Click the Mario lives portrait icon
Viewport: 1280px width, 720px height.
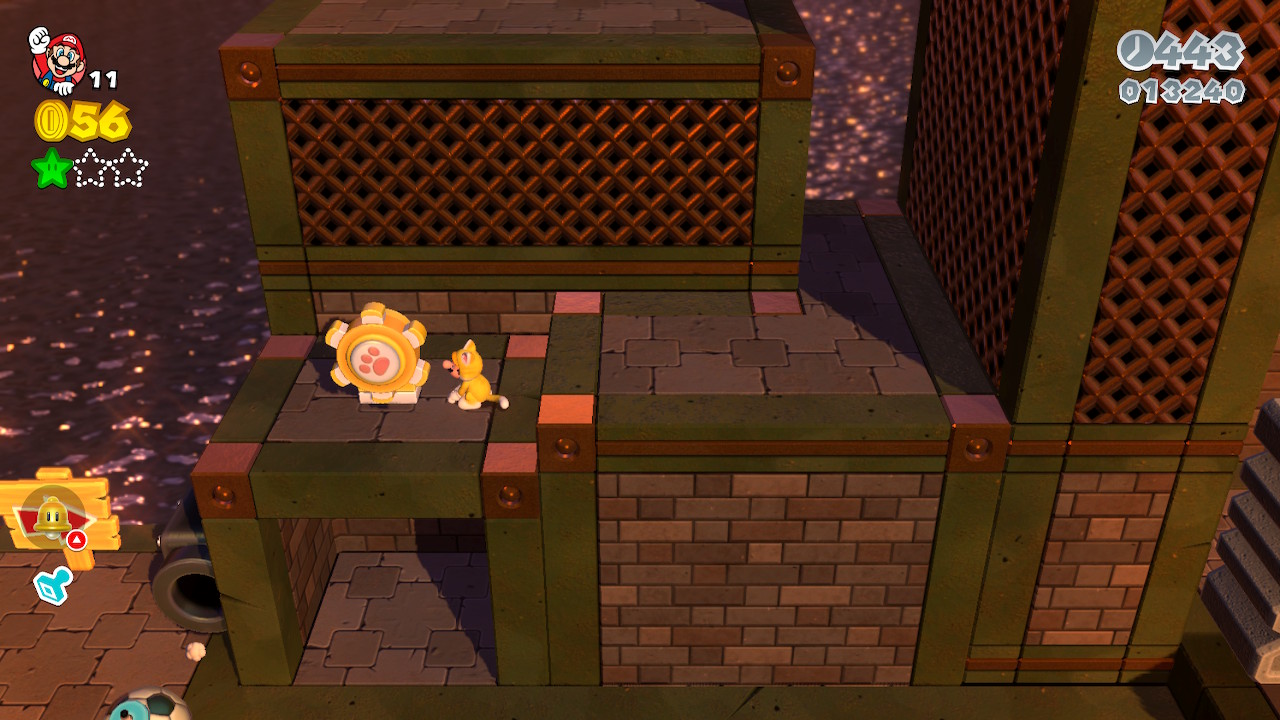point(57,60)
